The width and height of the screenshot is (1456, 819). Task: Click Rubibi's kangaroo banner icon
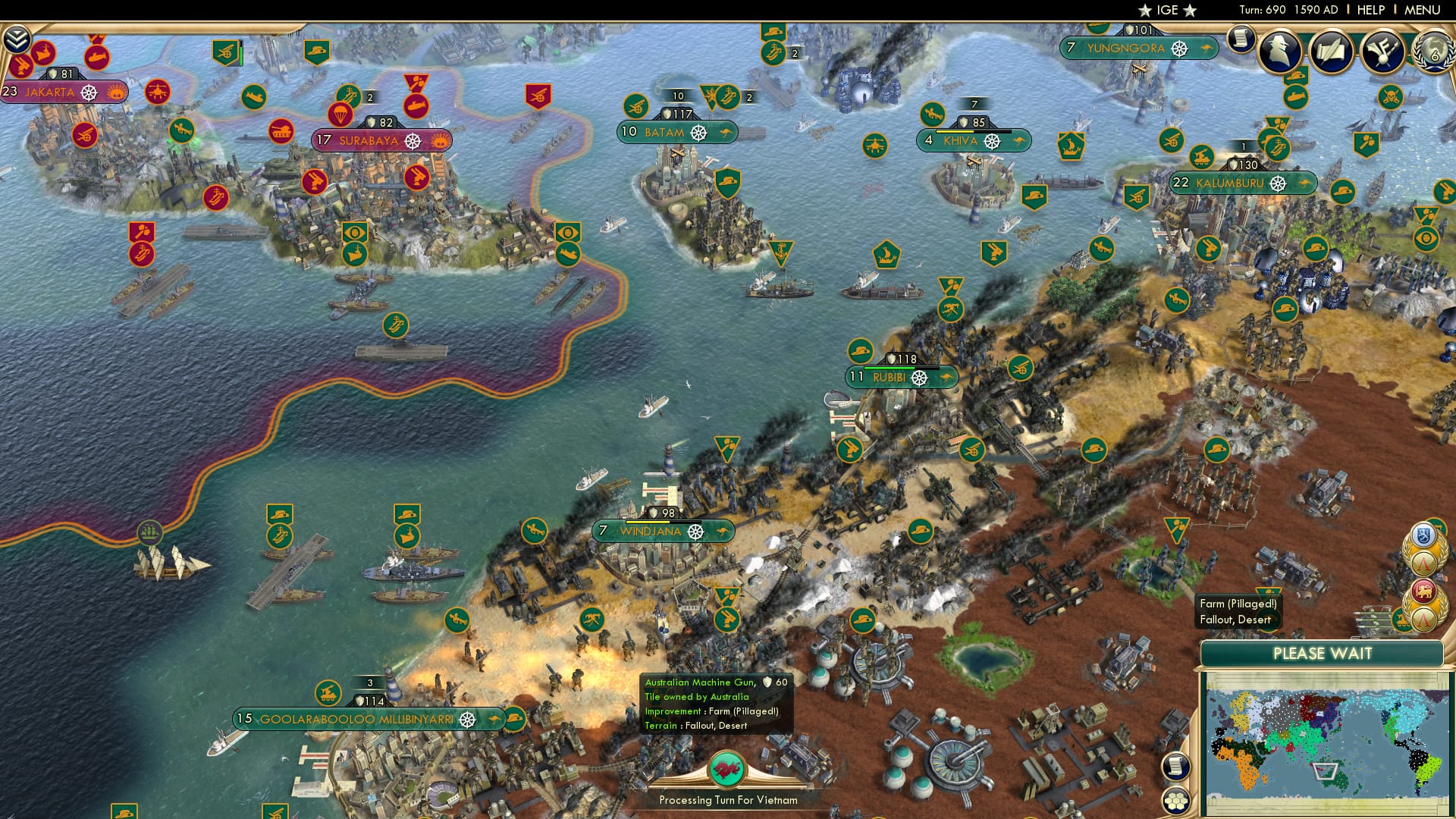pos(945,377)
